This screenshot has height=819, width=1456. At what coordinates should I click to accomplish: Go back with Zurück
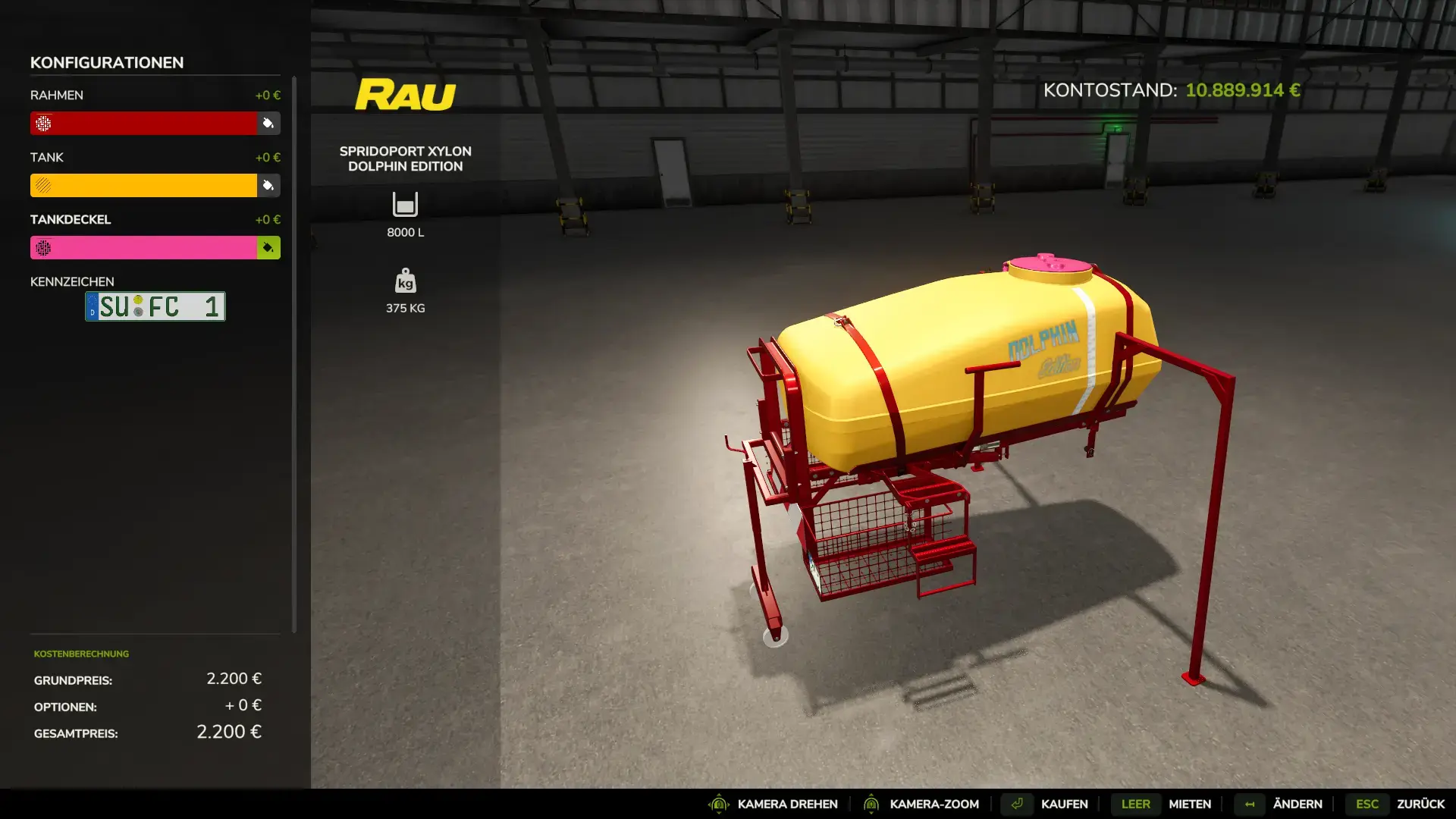pyautogui.click(x=1420, y=804)
